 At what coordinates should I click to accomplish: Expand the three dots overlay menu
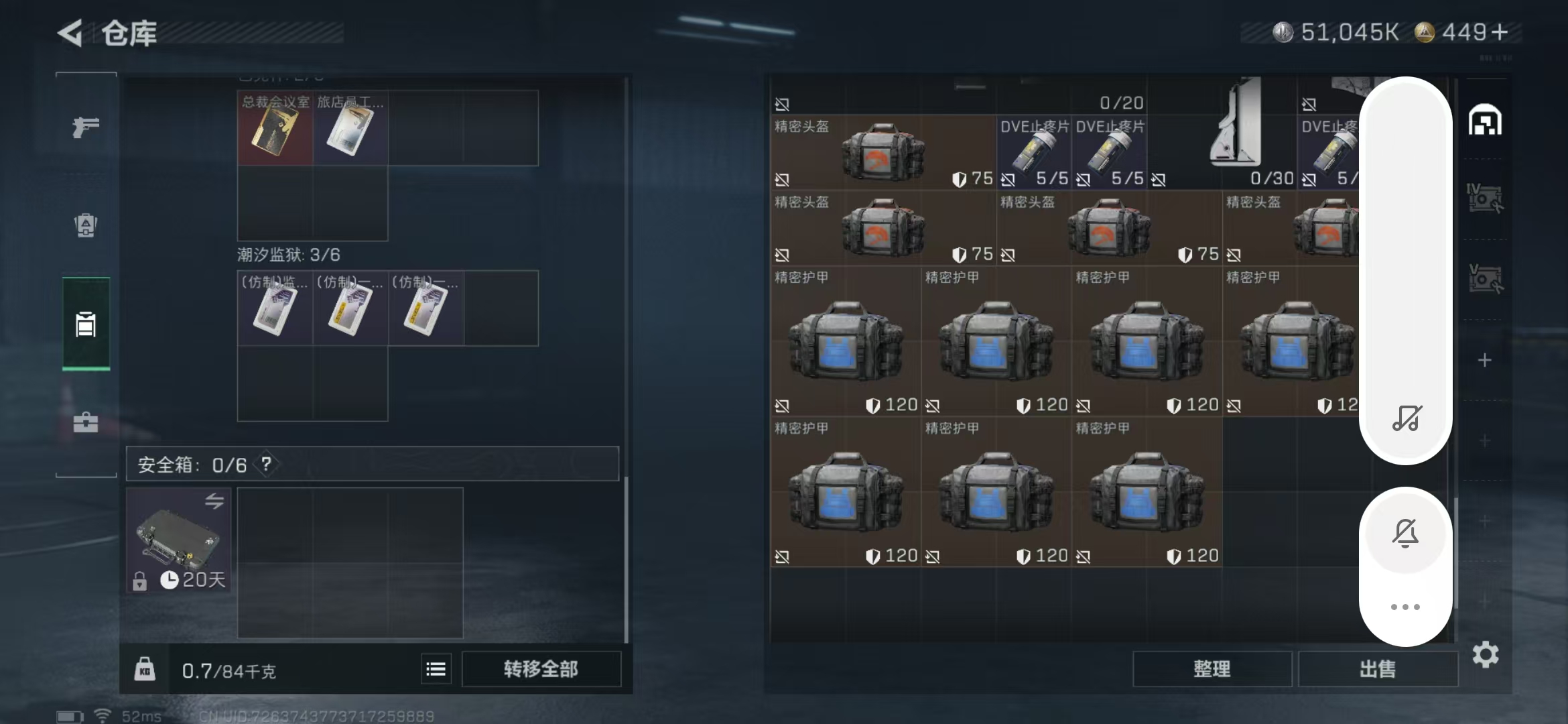[x=1405, y=607]
